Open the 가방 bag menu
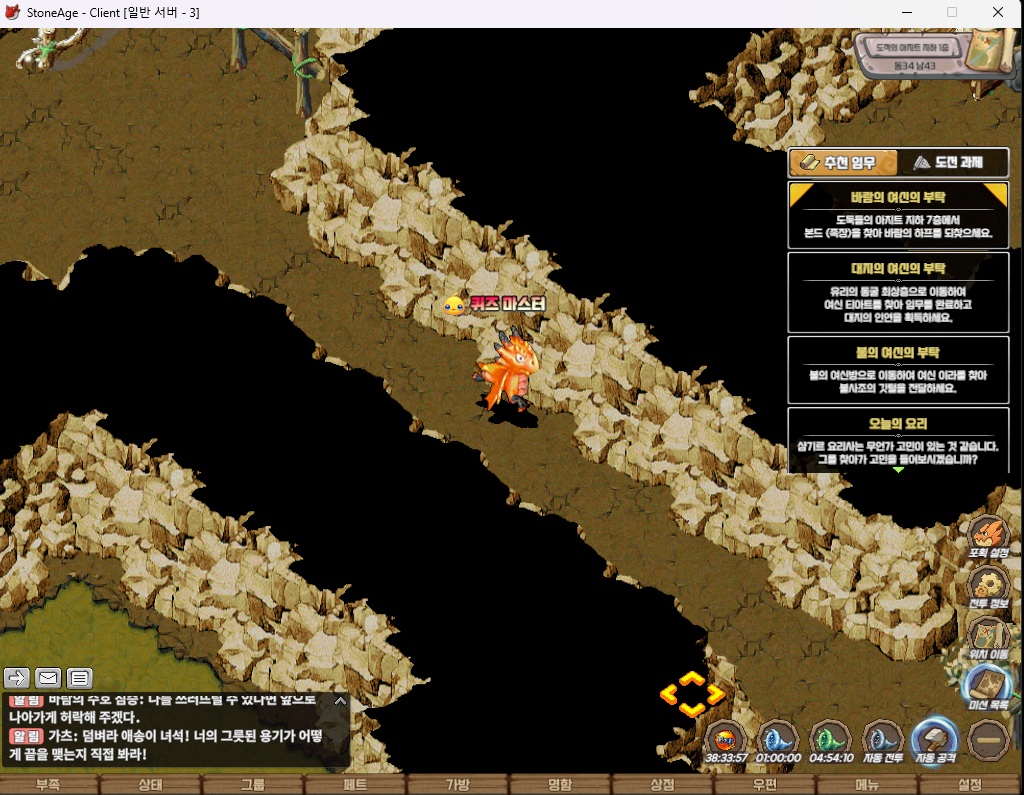The width and height of the screenshot is (1024, 795). [x=457, y=785]
